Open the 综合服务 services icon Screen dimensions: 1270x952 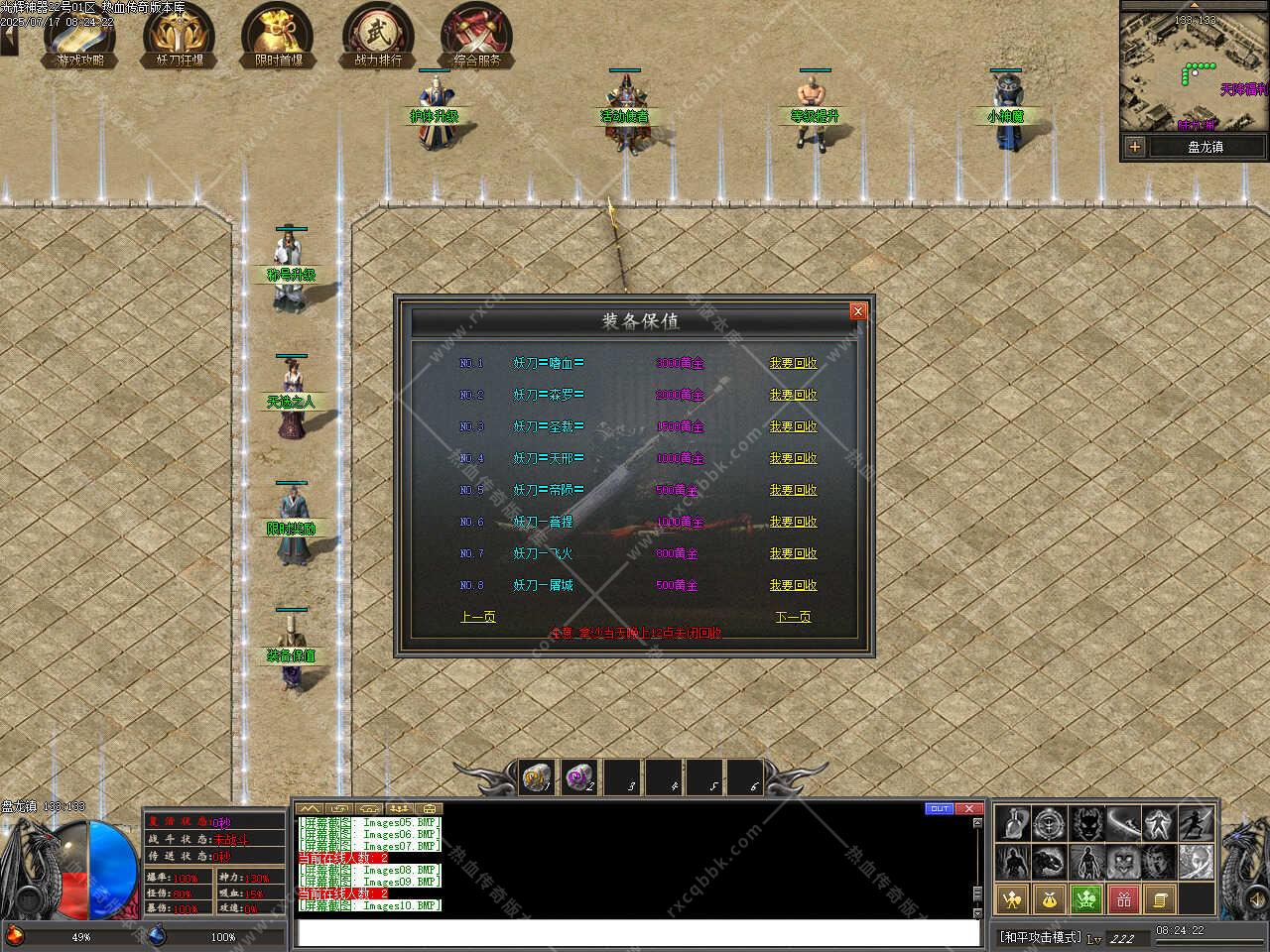point(477,36)
